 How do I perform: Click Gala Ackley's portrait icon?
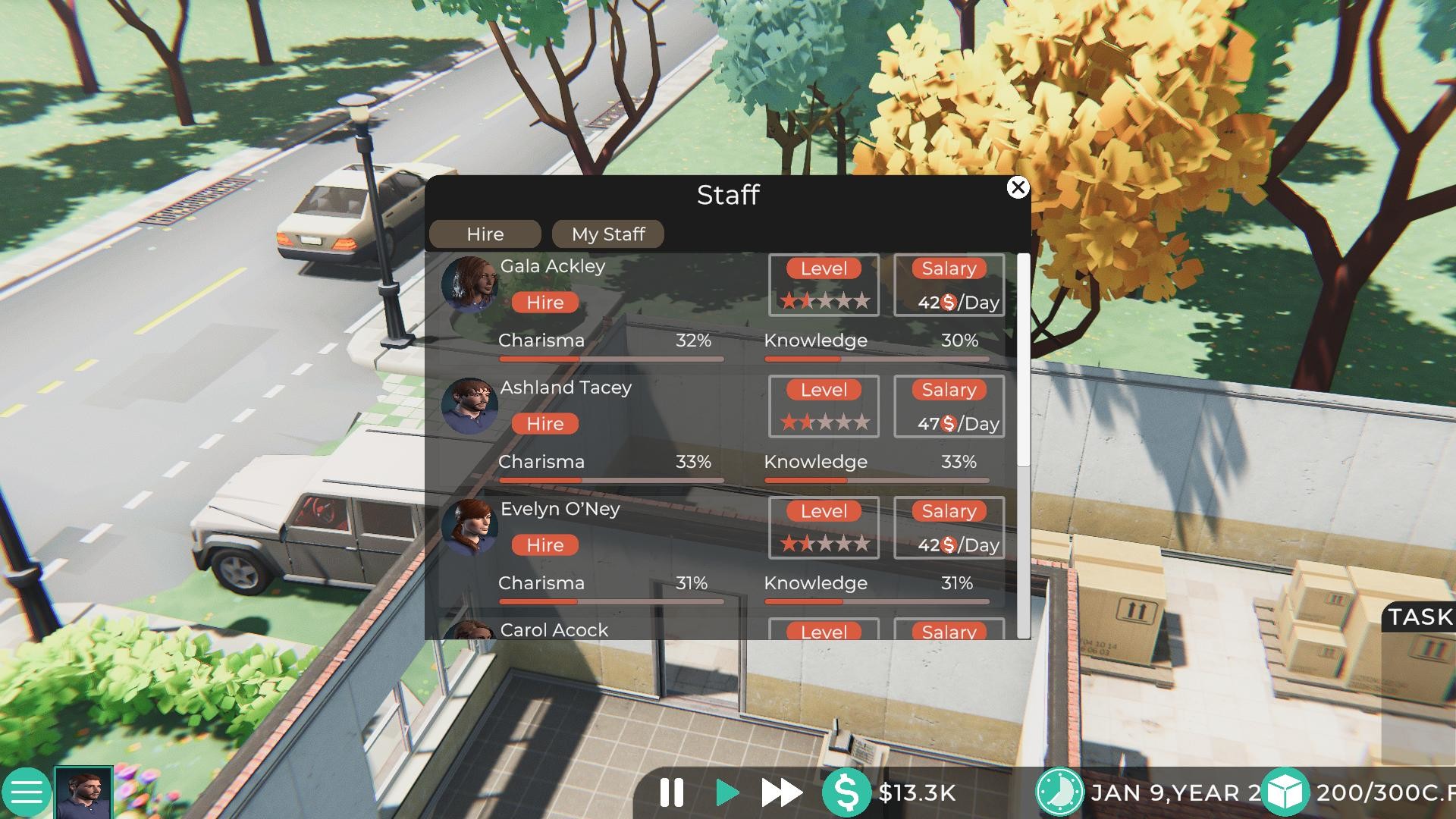470,285
